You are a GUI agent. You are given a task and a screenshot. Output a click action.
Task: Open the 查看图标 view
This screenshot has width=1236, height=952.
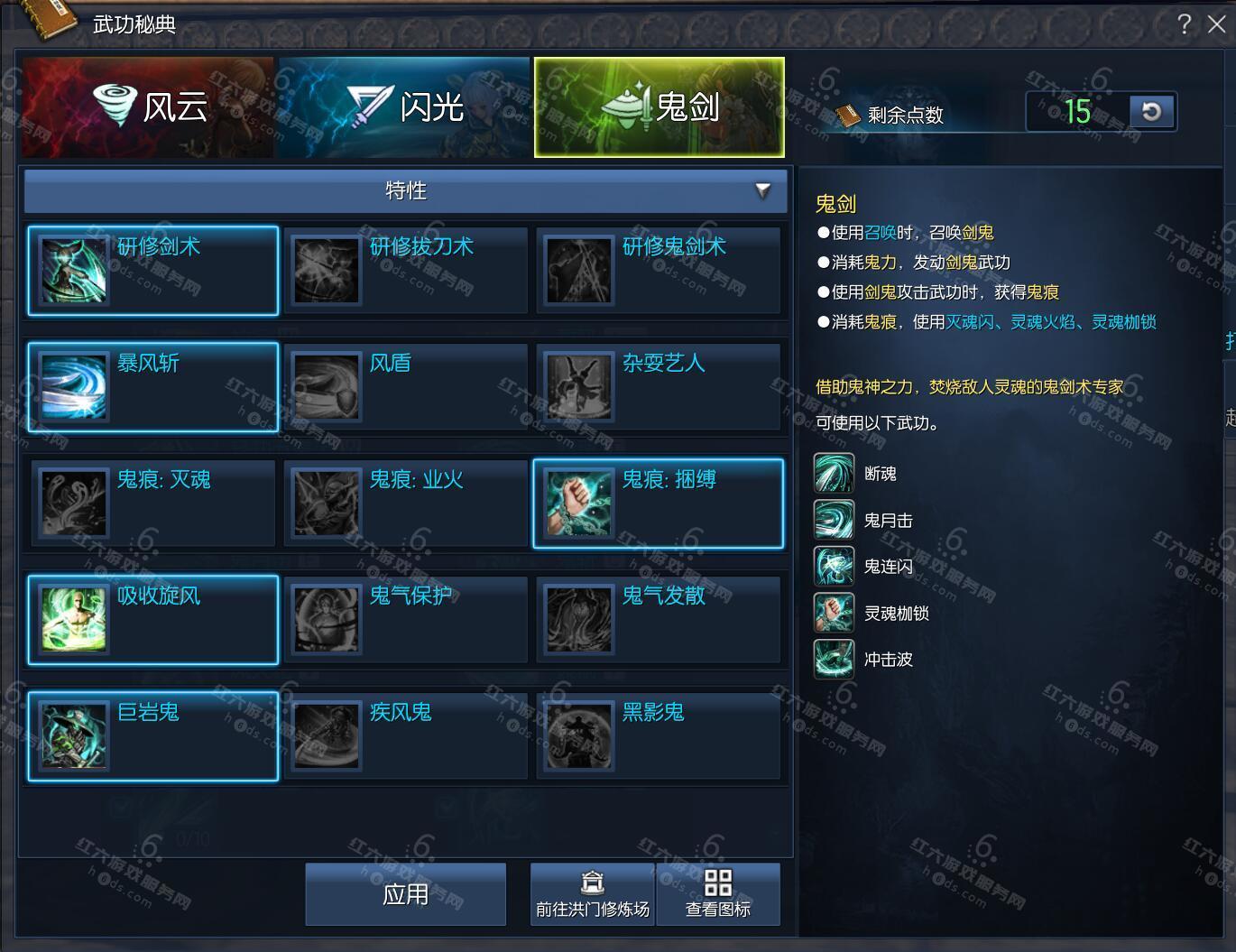coord(718,894)
